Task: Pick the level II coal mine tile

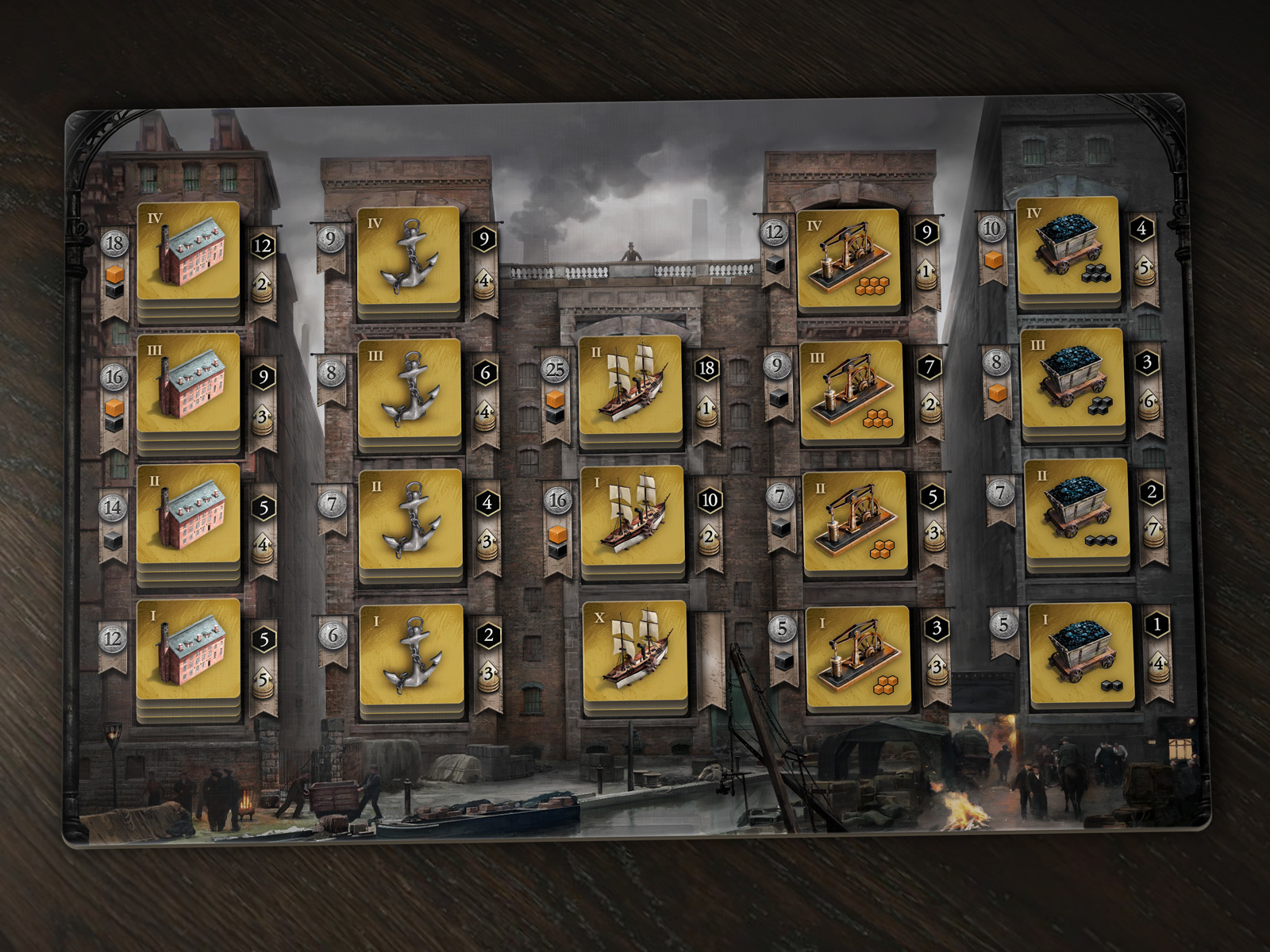Action: (1076, 509)
